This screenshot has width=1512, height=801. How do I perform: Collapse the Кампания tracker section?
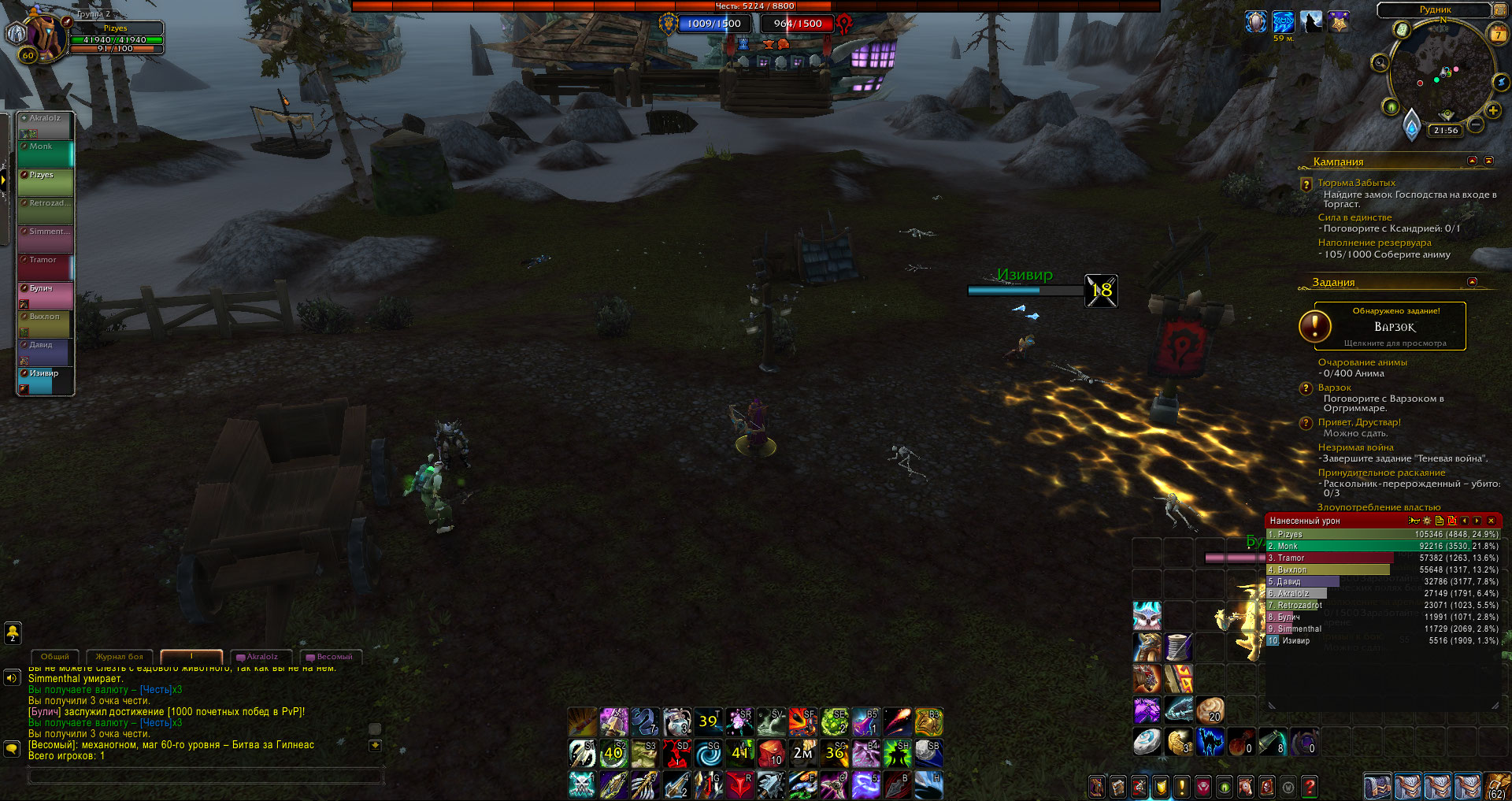(x=1472, y=161)
